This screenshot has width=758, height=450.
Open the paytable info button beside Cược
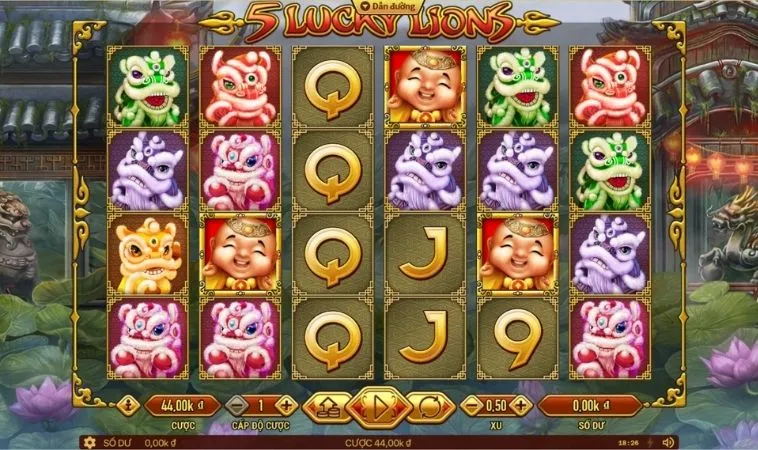pyautogui.click(x=128, y=406)
